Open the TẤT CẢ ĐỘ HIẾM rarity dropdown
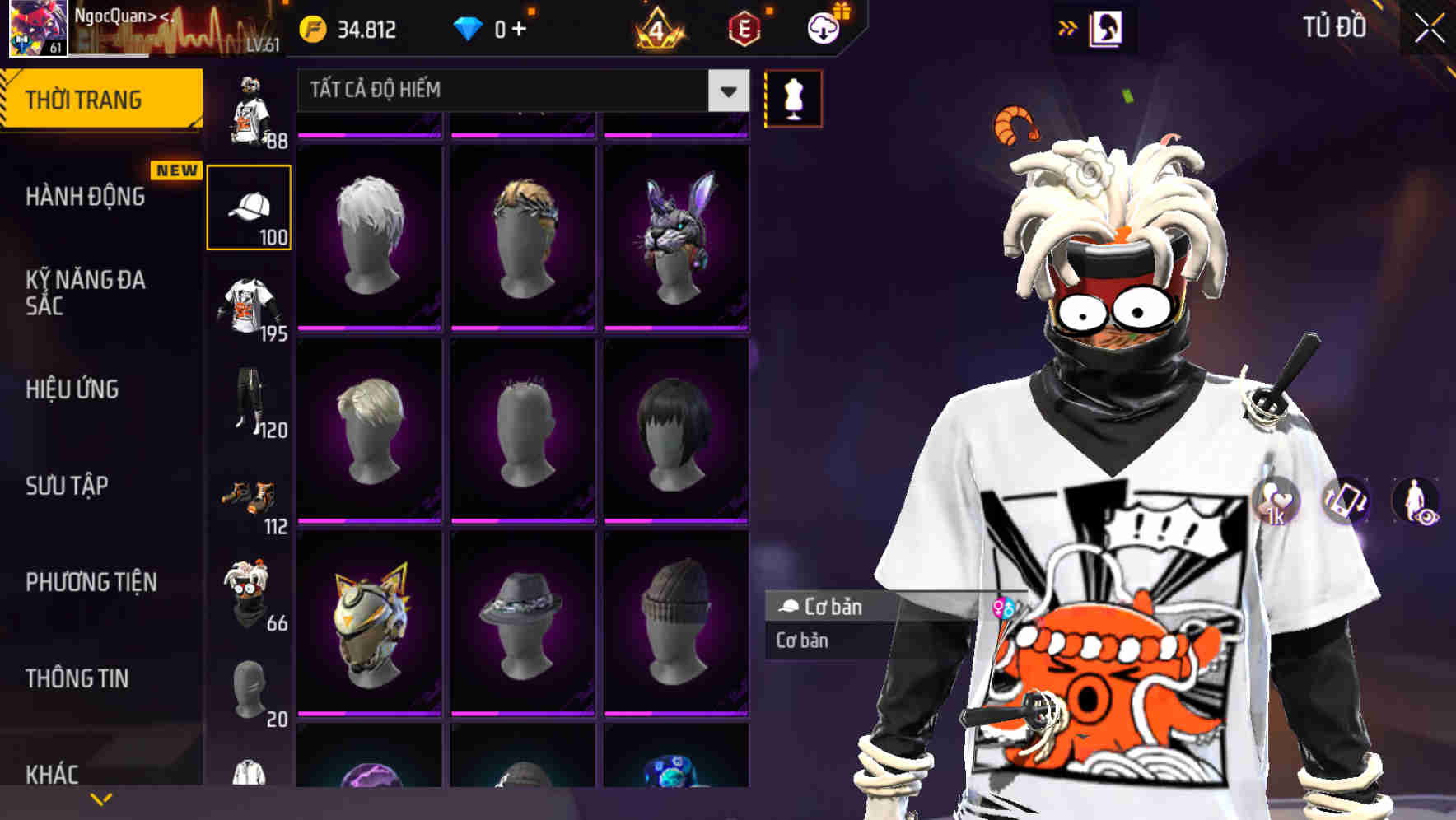The height and width of the screenshot is (820, 1456). pos(519,91)
